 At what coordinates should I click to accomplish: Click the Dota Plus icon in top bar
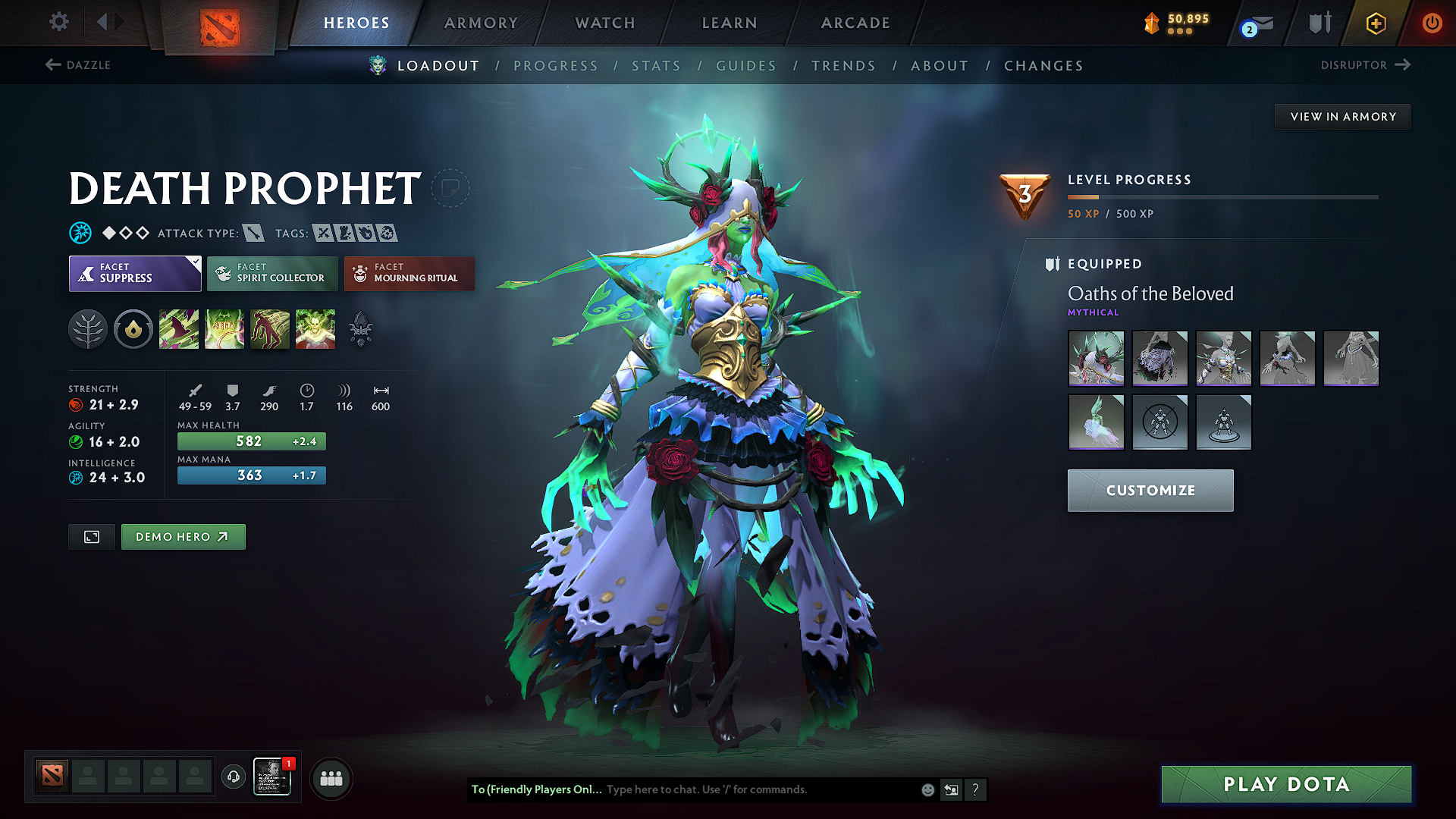click(1375, 23)
